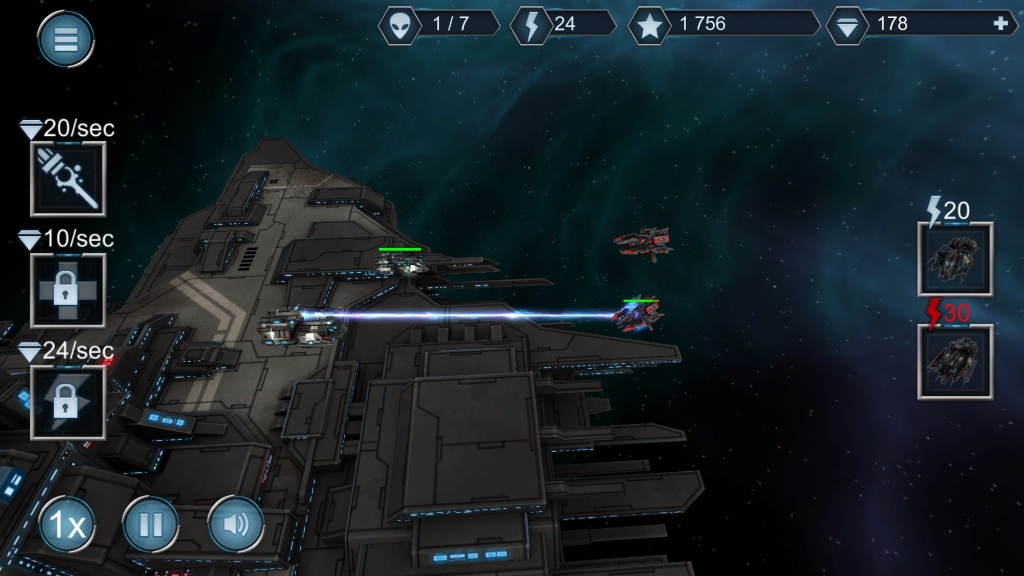Screen dimensions: 1024x576
Task: Pause the game
Action: [151, 524]
